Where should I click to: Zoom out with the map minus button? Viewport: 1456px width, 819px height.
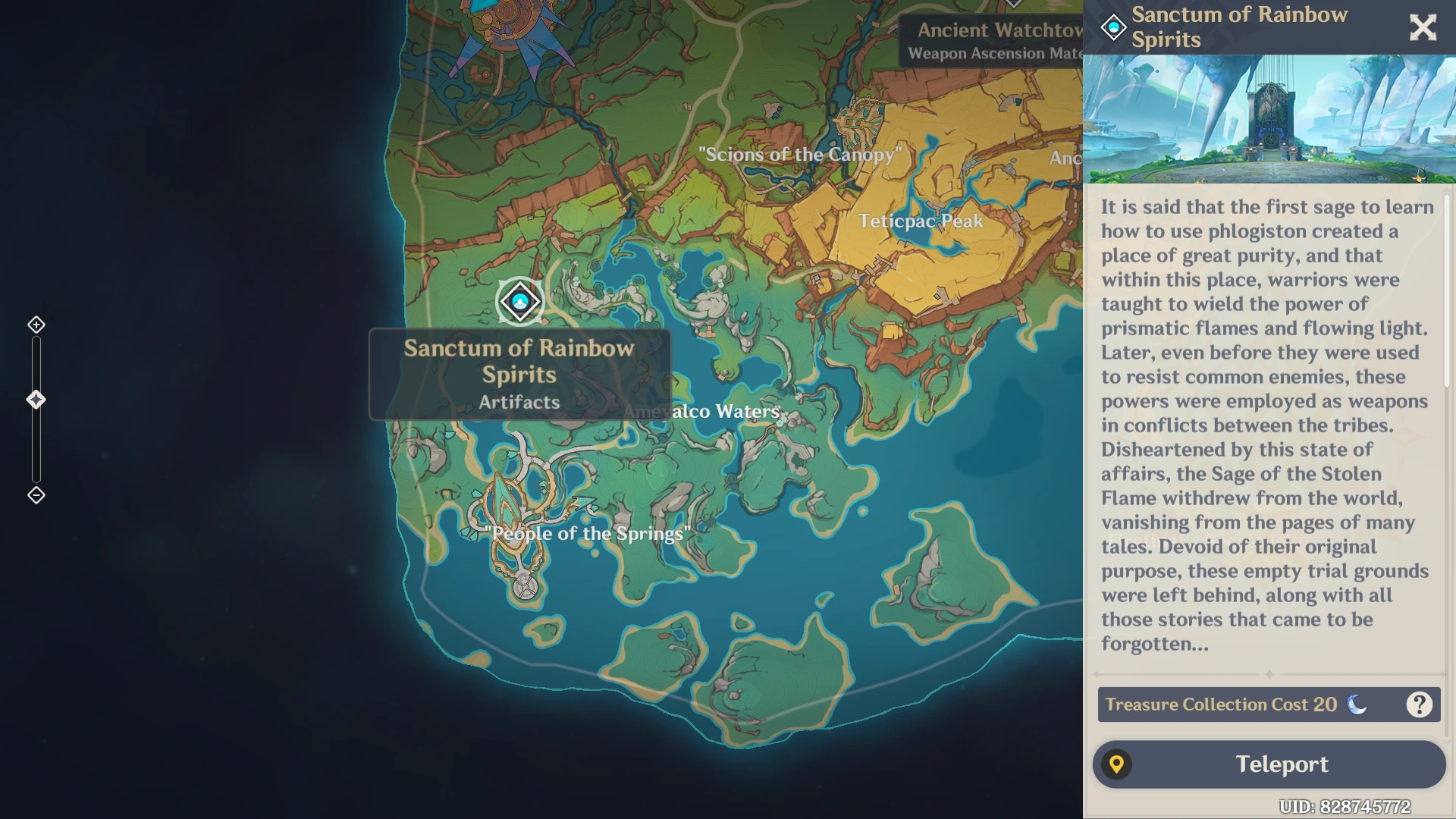click(36, 495)
